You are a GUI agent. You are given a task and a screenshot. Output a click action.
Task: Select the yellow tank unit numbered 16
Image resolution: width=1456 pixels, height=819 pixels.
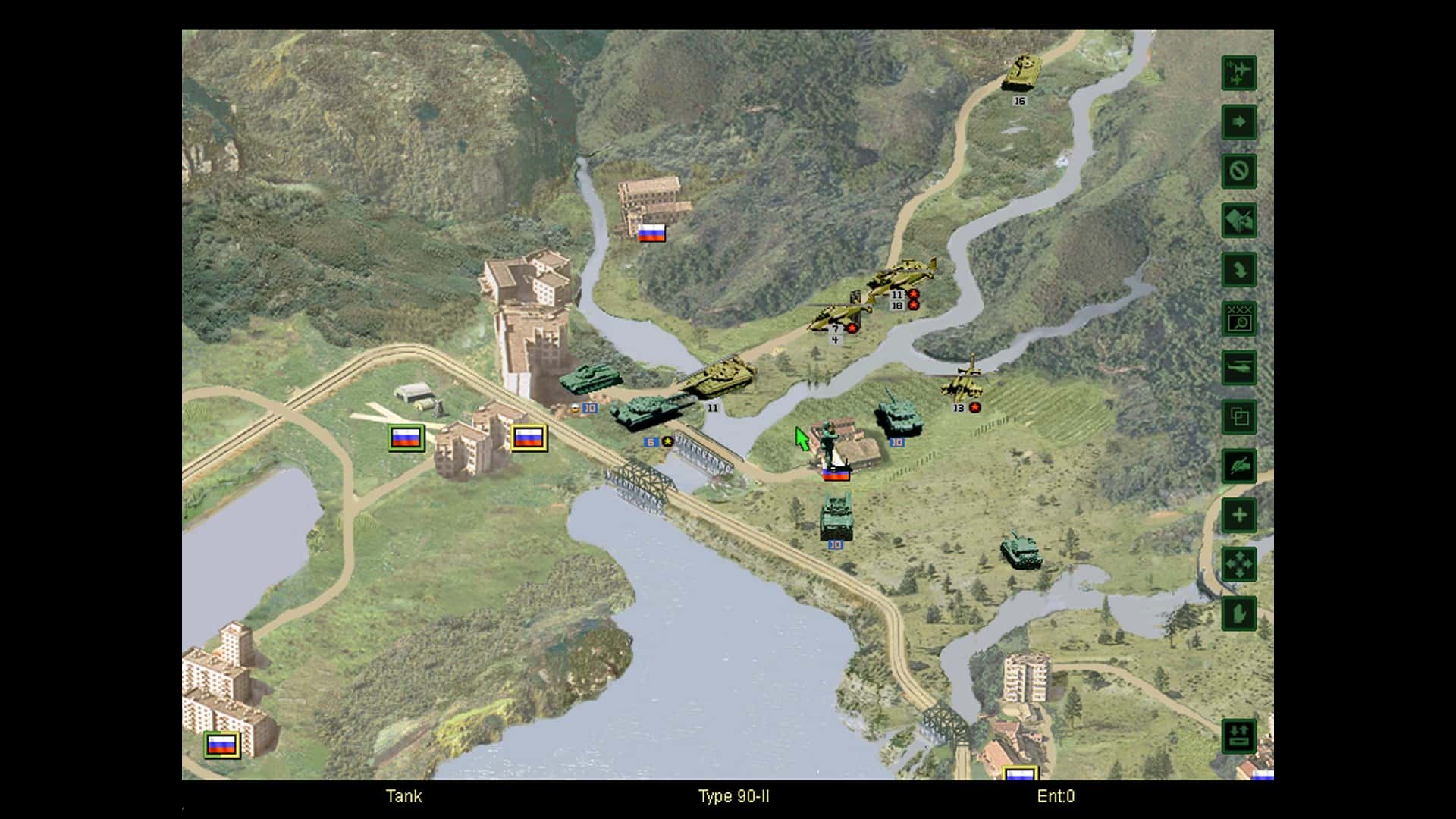click(1022, 72)
